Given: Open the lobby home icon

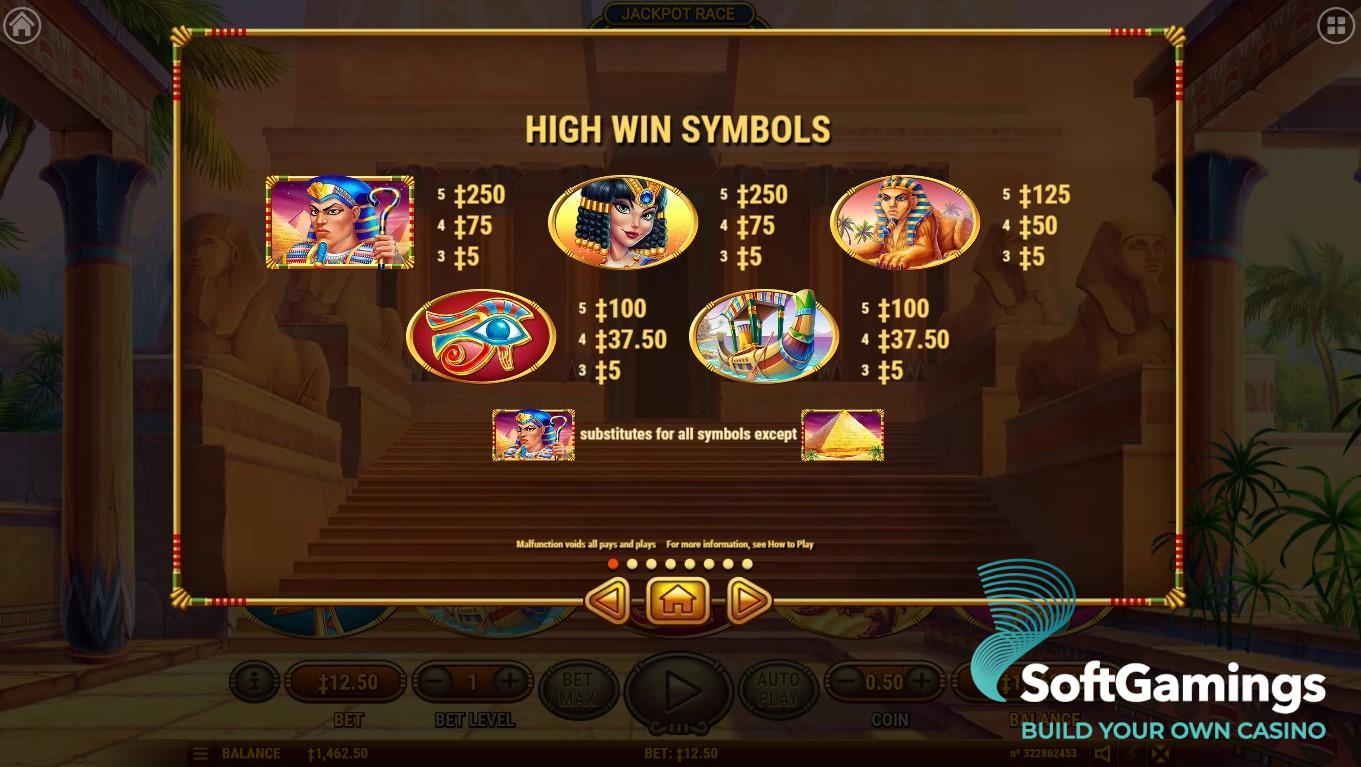Looking at the screenshot, I should [21, 26].
